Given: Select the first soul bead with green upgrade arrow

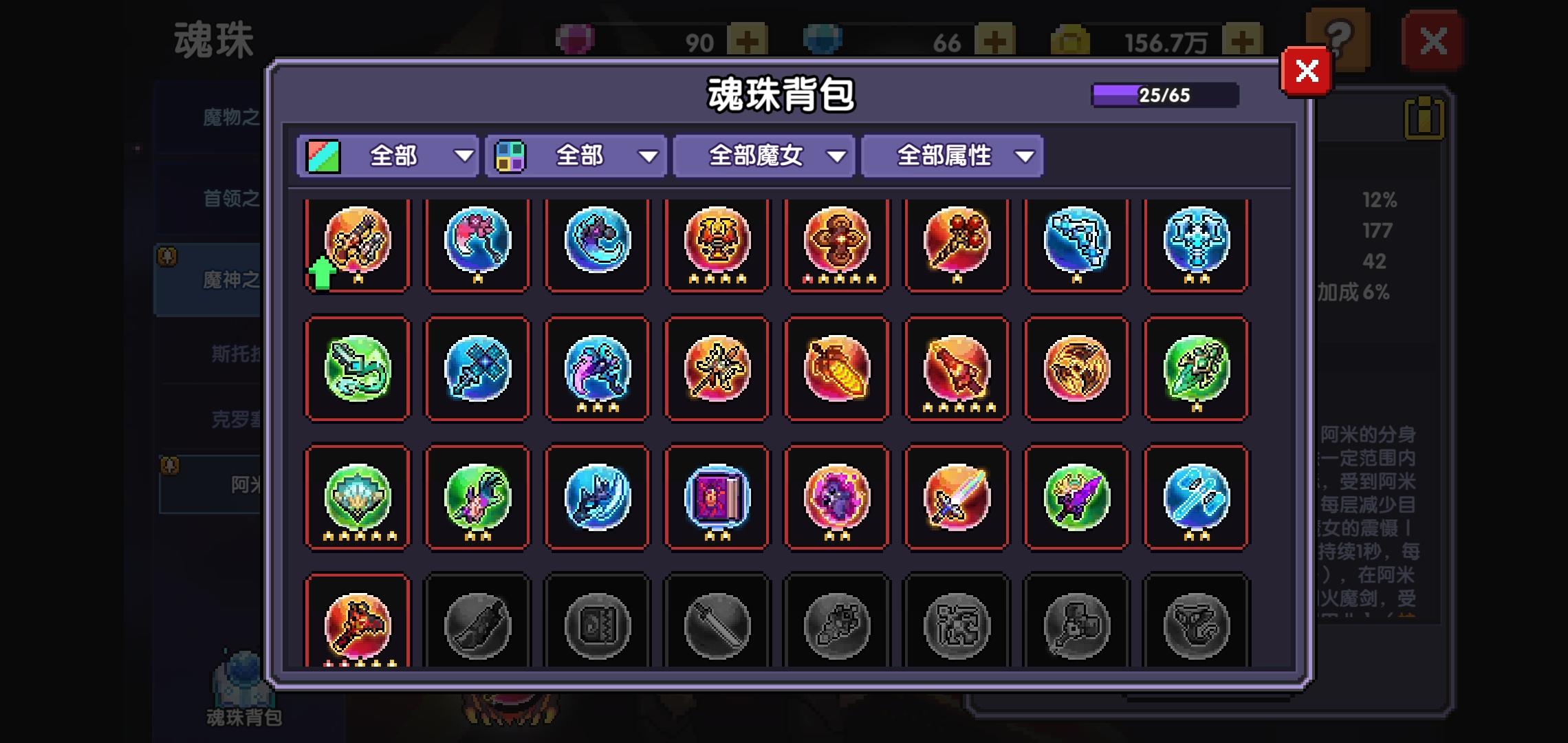Looking at the screenshot, I should coord(357,246).
